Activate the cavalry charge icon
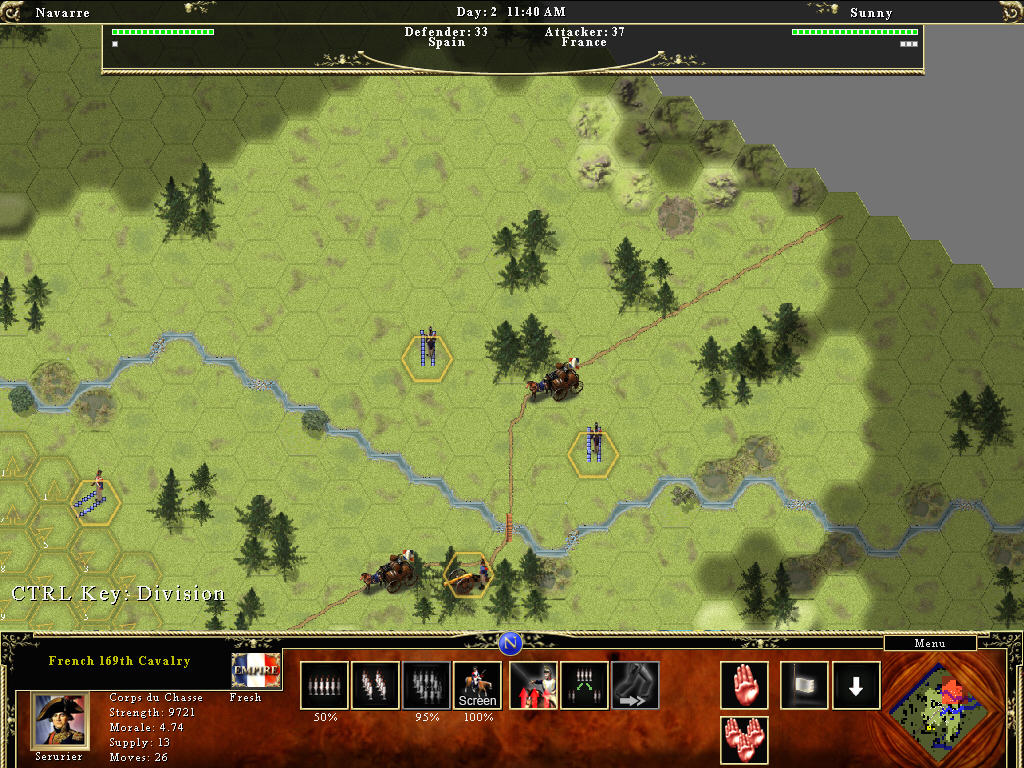The height and width of the screenshot is (768, 1024). pos(533,685)
